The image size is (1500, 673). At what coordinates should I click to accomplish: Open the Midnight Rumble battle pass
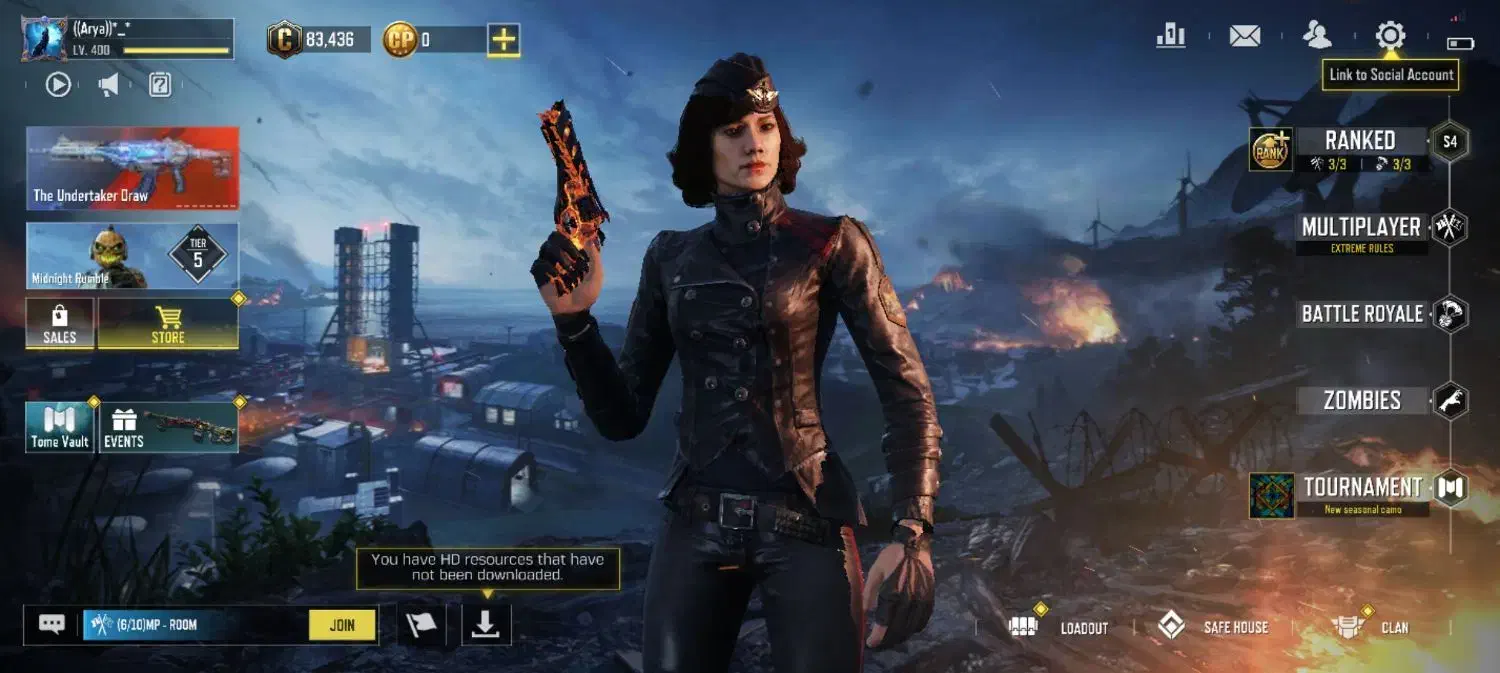[x=132, y=256]
